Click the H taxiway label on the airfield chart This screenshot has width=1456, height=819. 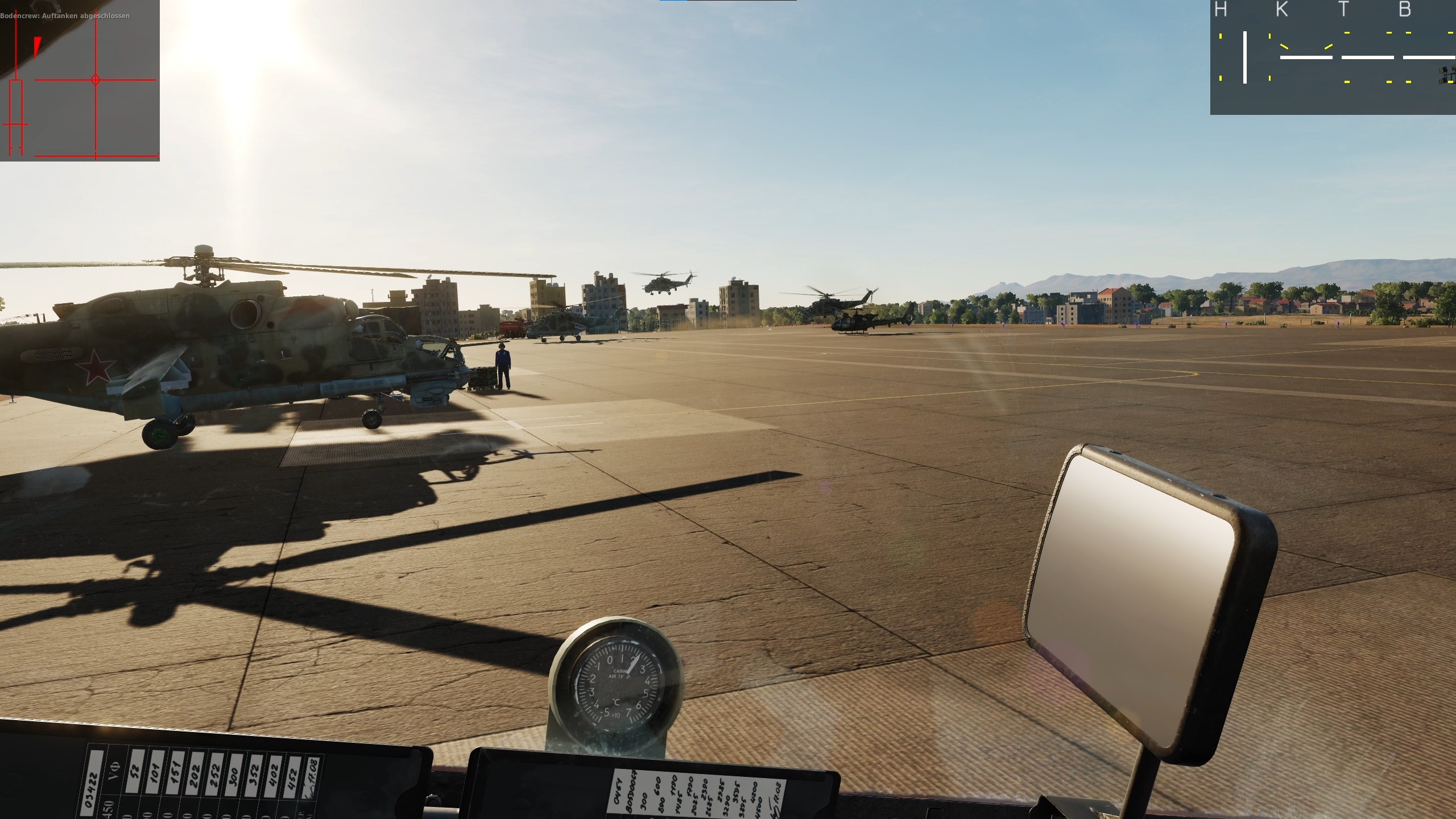point(1220,10)
